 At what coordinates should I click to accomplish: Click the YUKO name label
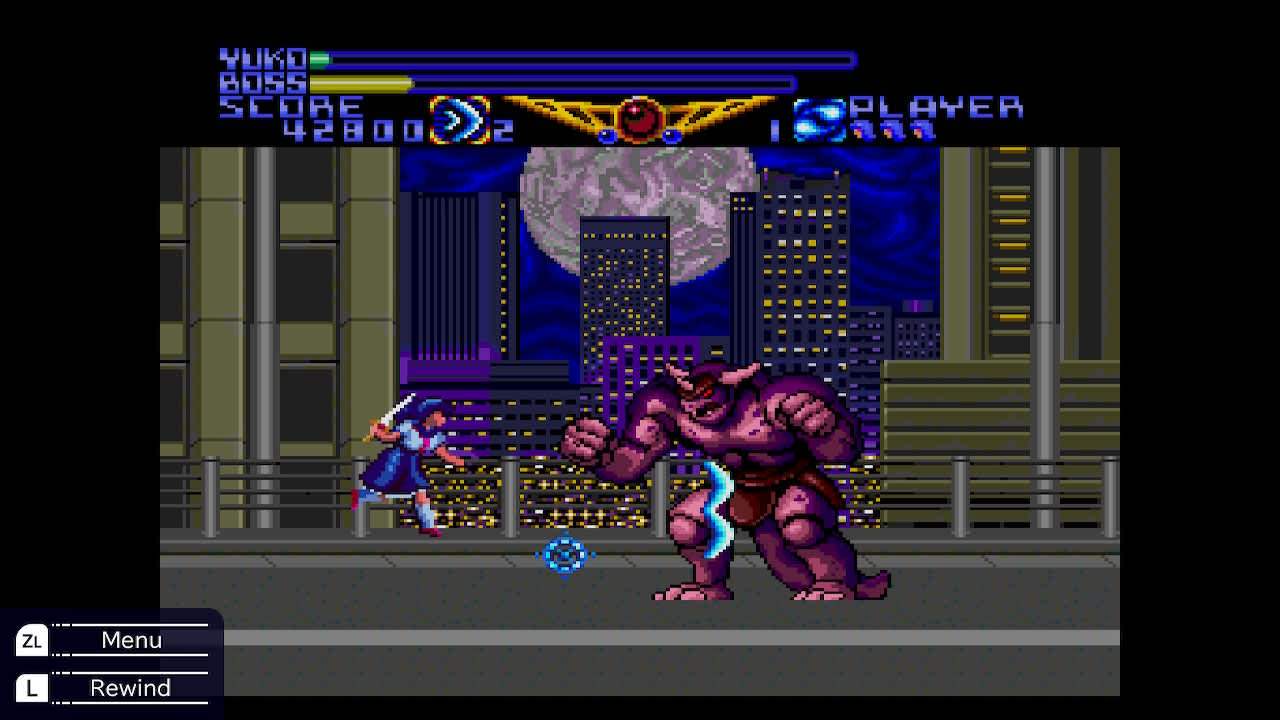pyautogui.click(x=262, y=58)
